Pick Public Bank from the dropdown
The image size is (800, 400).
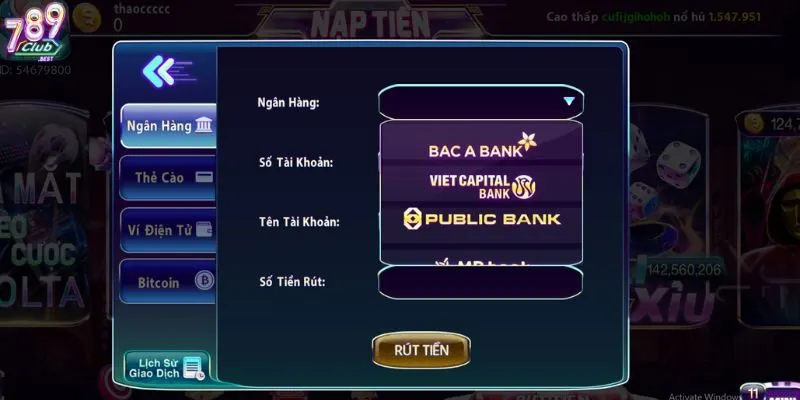pos(481,218)
